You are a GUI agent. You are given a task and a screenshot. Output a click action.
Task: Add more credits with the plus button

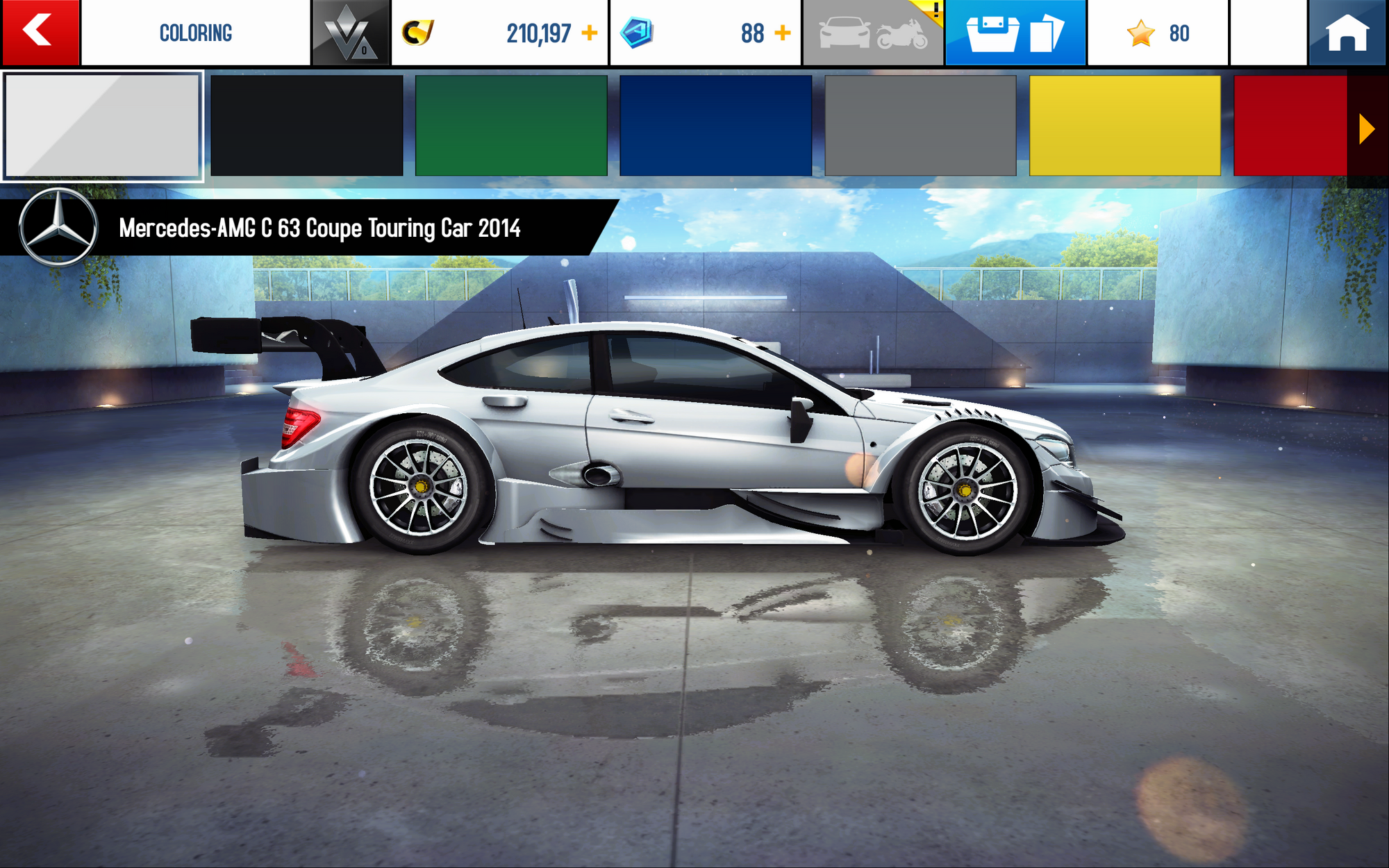point(590,33)
